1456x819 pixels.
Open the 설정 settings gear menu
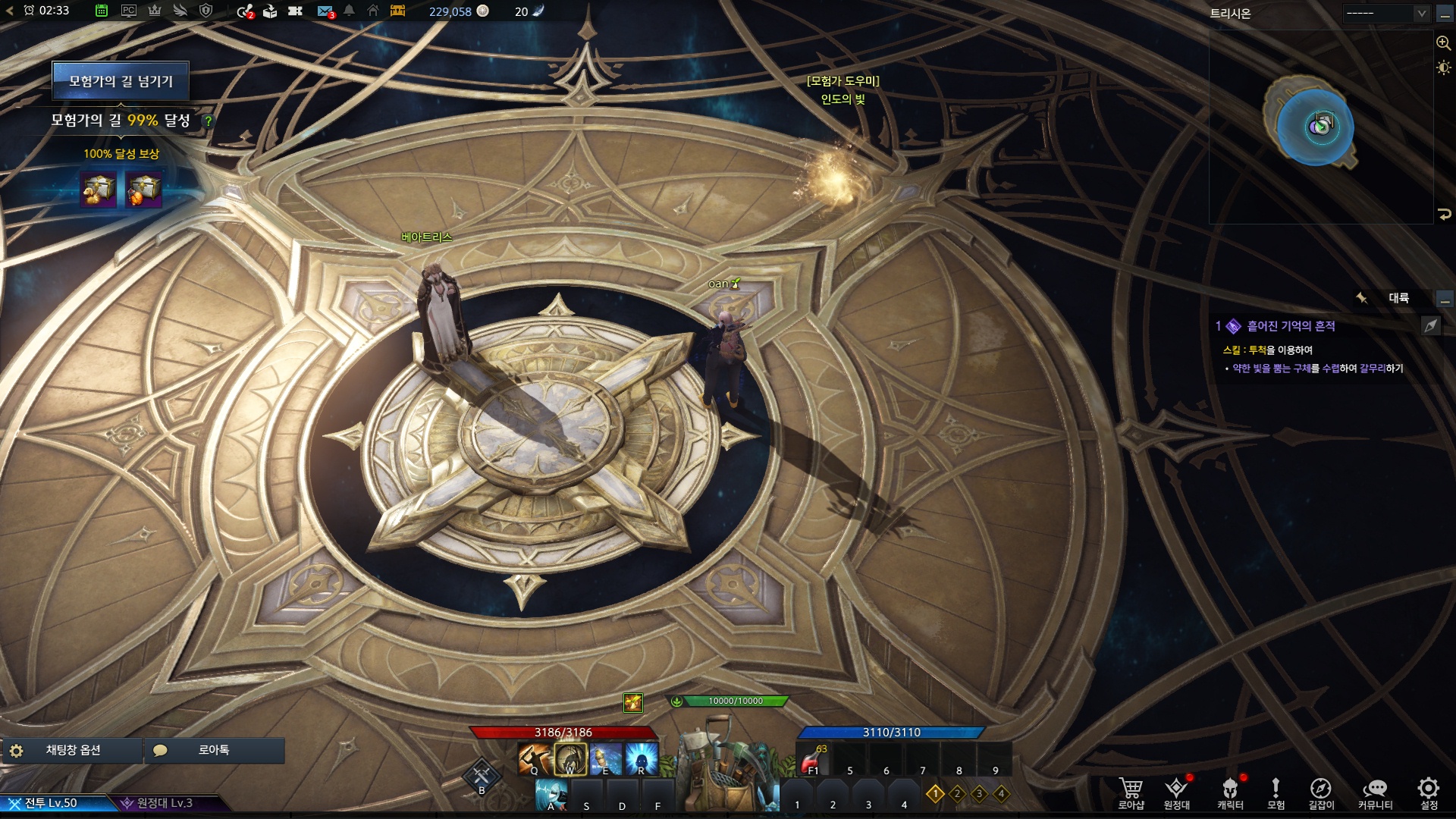(1429, 792)
